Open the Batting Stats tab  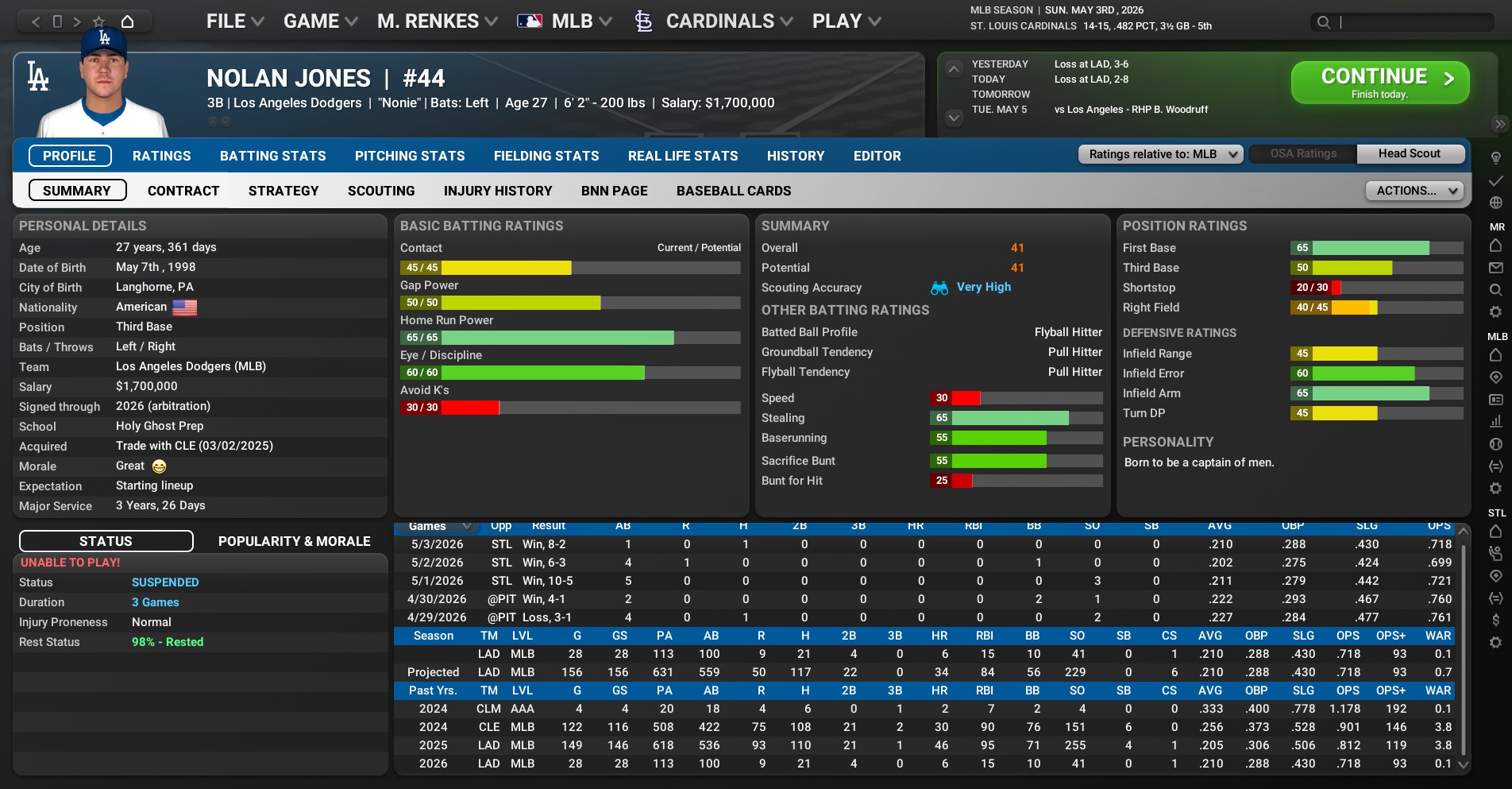coord(272,156)
